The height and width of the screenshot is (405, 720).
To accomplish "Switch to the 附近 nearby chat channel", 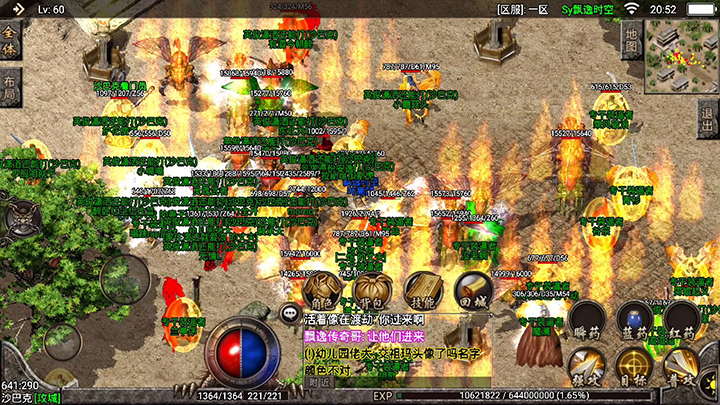I will (x=319, y=382).
